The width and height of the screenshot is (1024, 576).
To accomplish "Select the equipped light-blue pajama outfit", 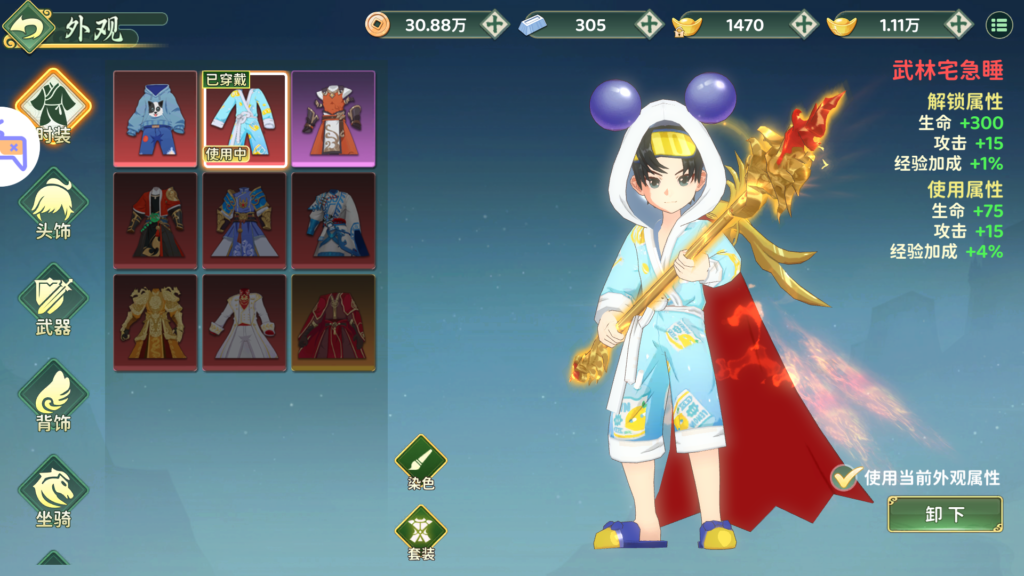I will pyautogui.click(x=245, y=118).
